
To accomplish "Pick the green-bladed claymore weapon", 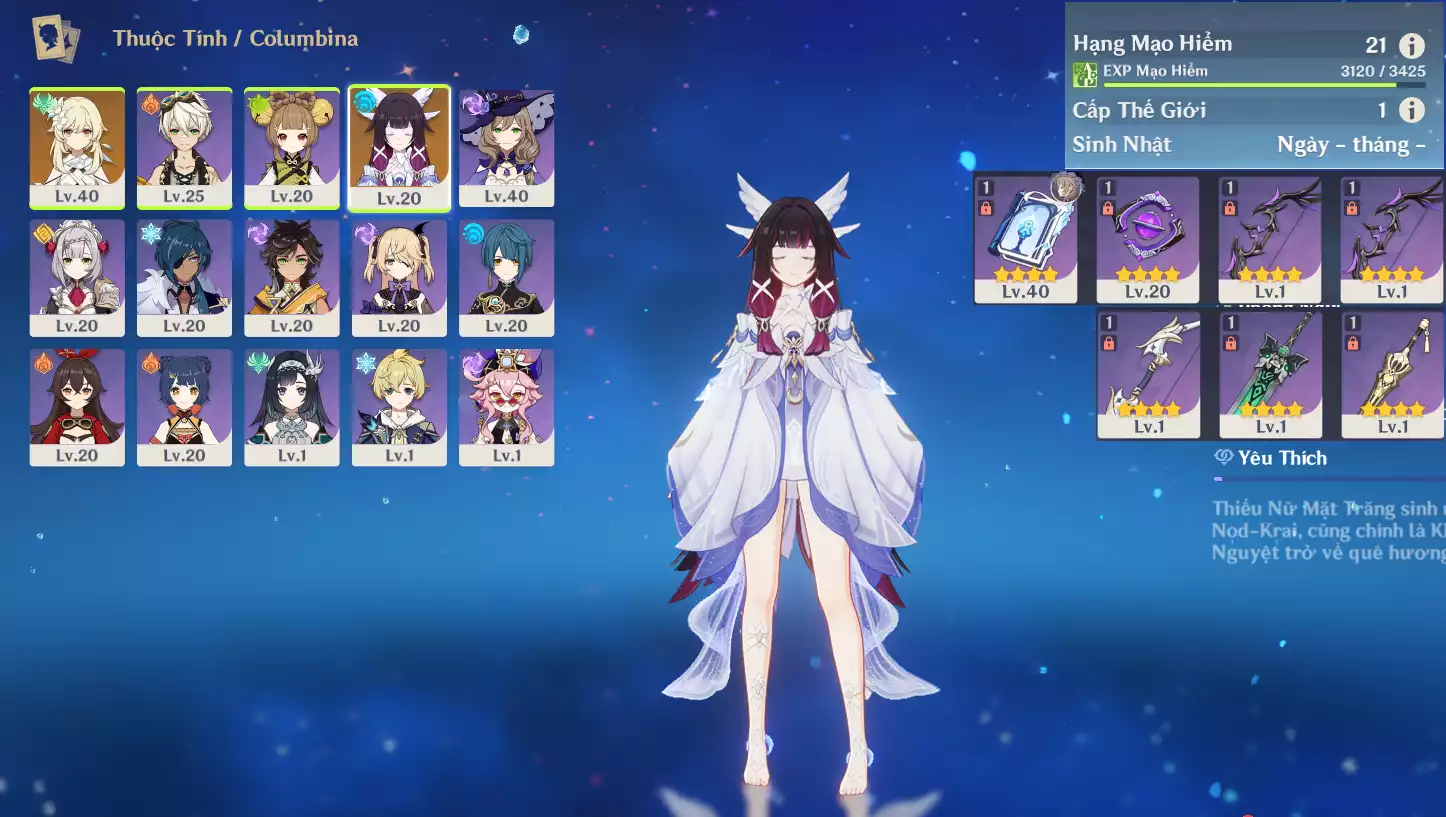I will coord(1270,374).
